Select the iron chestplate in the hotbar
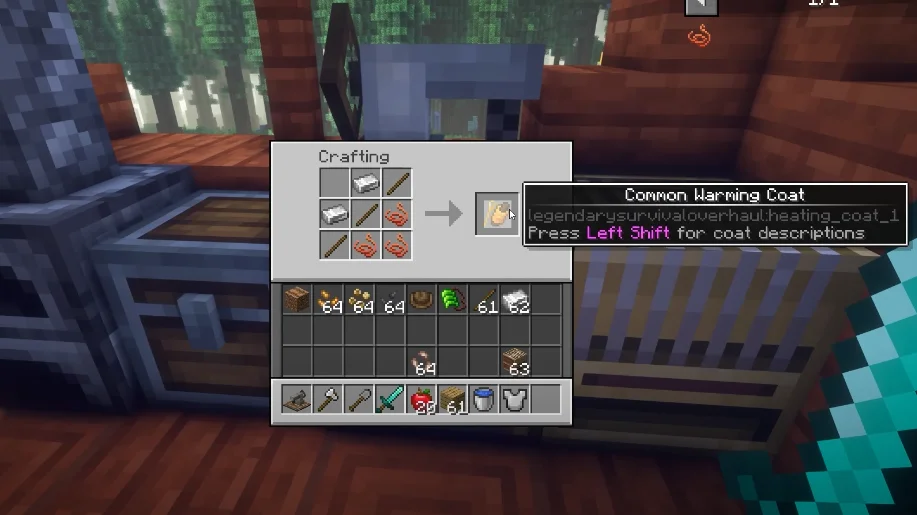This screenshot has height=515, width=917. [514, 400]
